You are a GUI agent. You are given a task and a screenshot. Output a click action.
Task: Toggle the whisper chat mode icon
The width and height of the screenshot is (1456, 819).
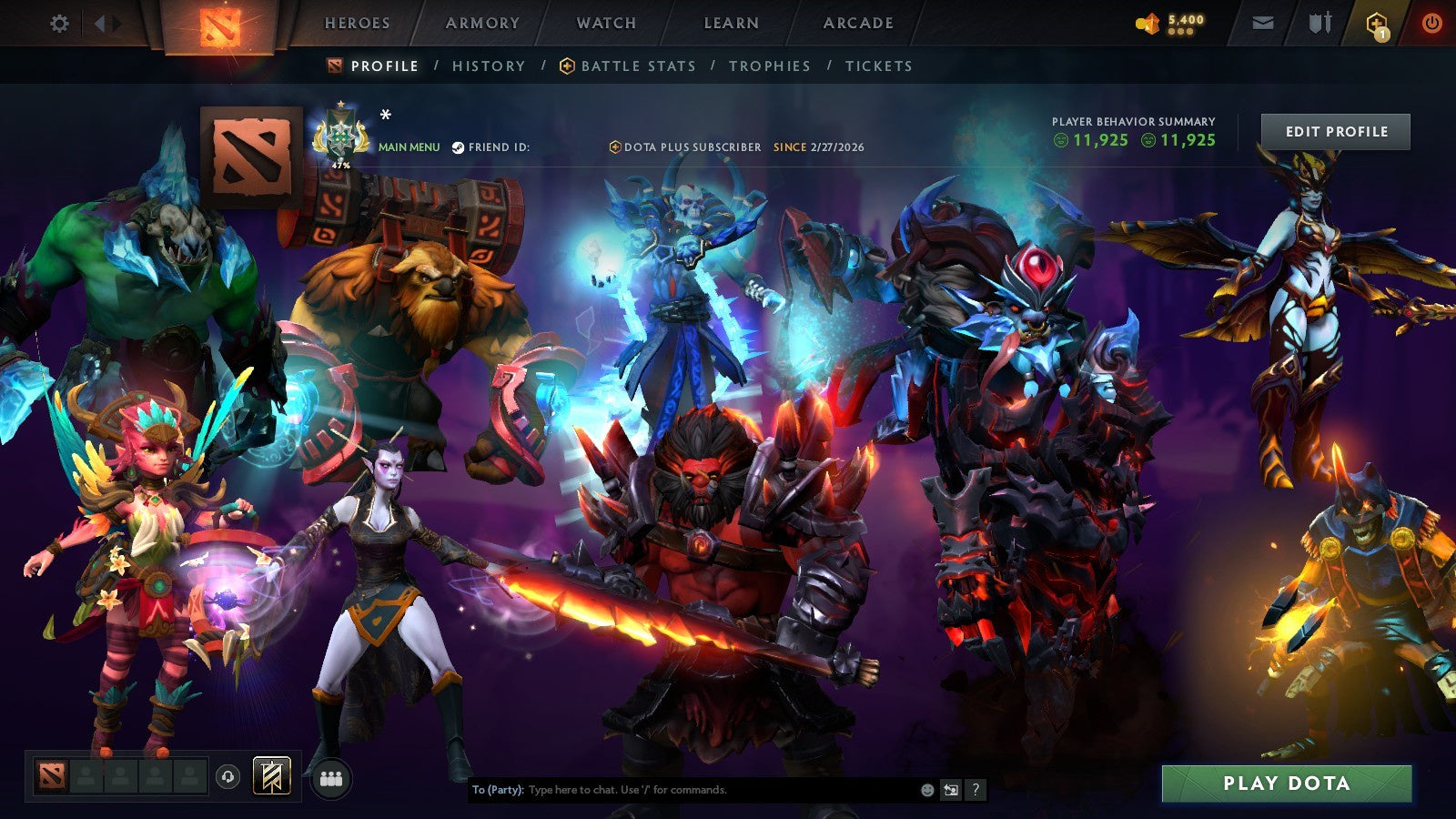[952, 791]
